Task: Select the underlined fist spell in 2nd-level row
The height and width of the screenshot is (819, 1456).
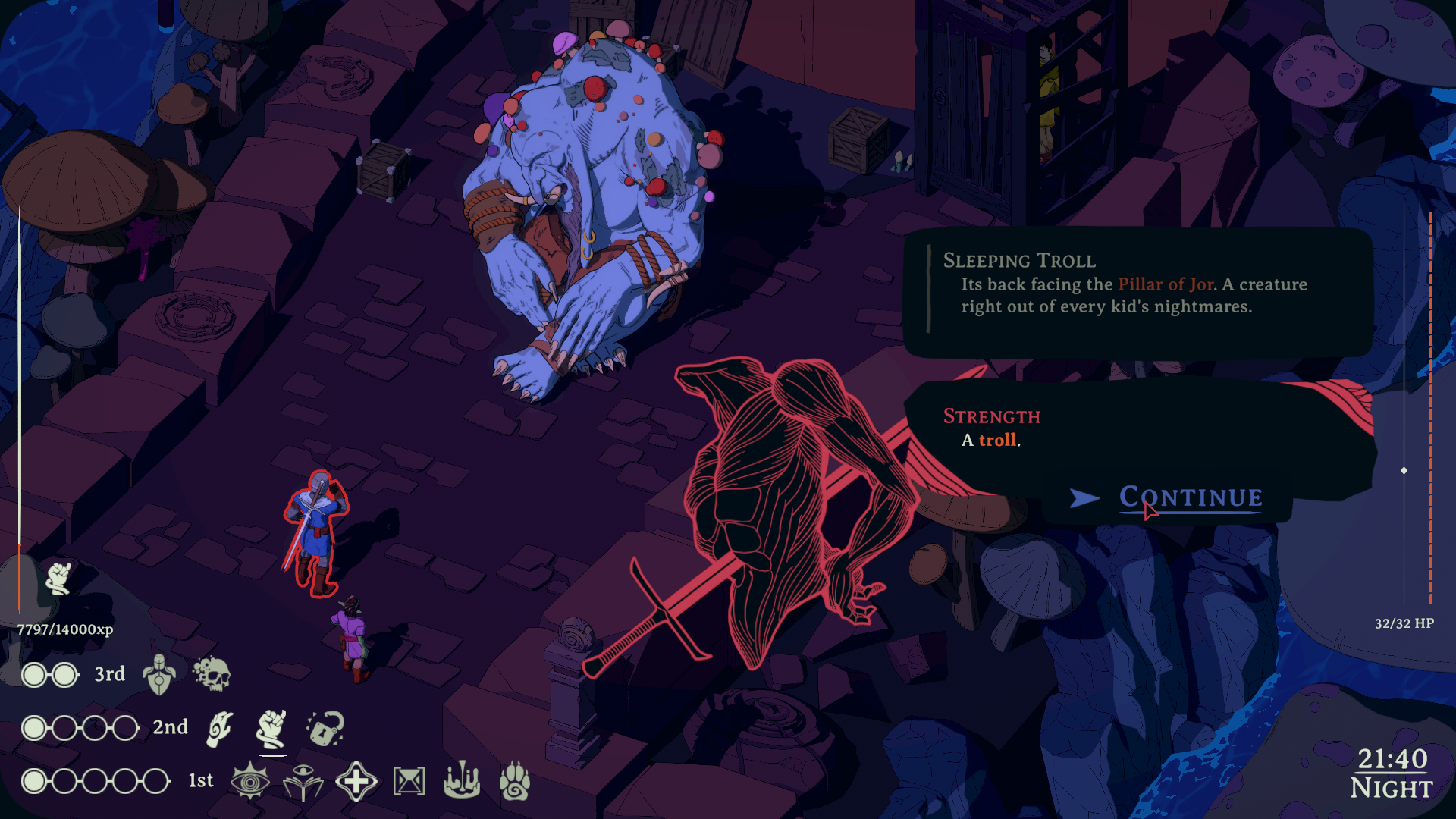Action: 271,729
